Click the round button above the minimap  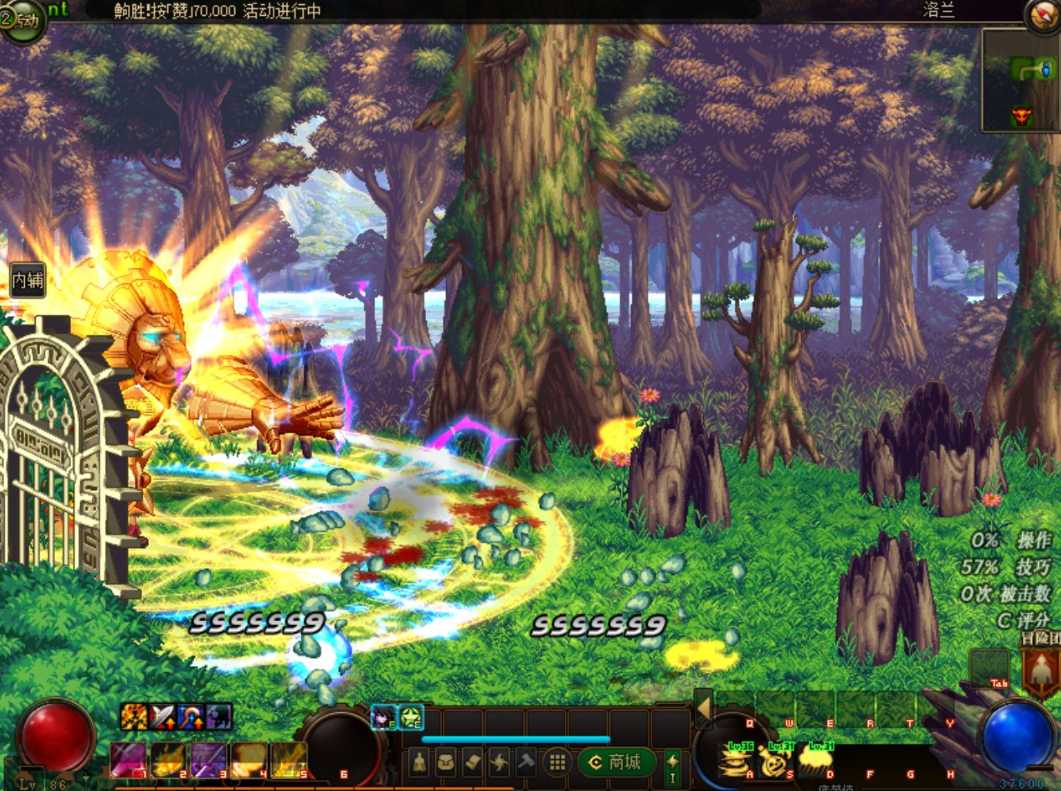click(1043, 13)
